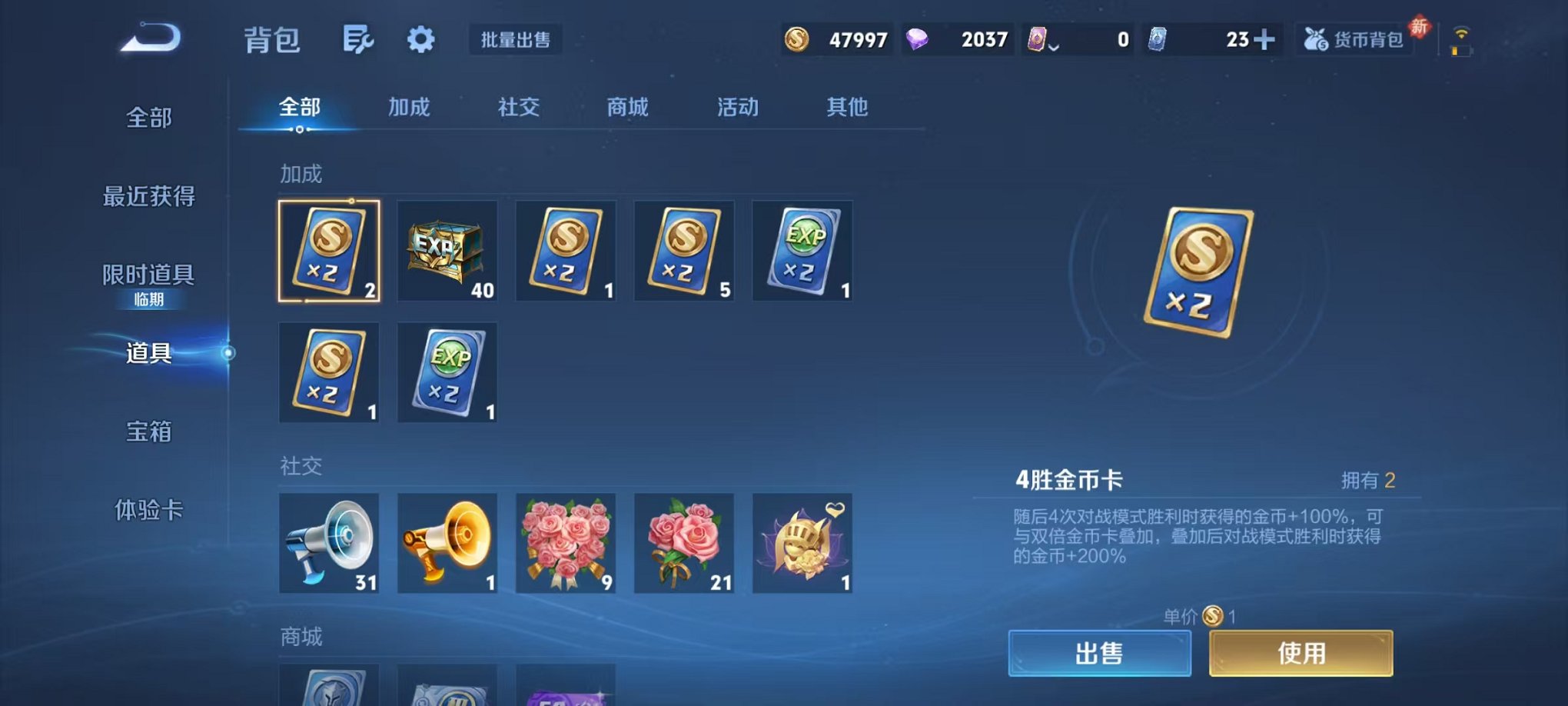
Task: Open the settings gear icon
Action: [x=420, y=38]
